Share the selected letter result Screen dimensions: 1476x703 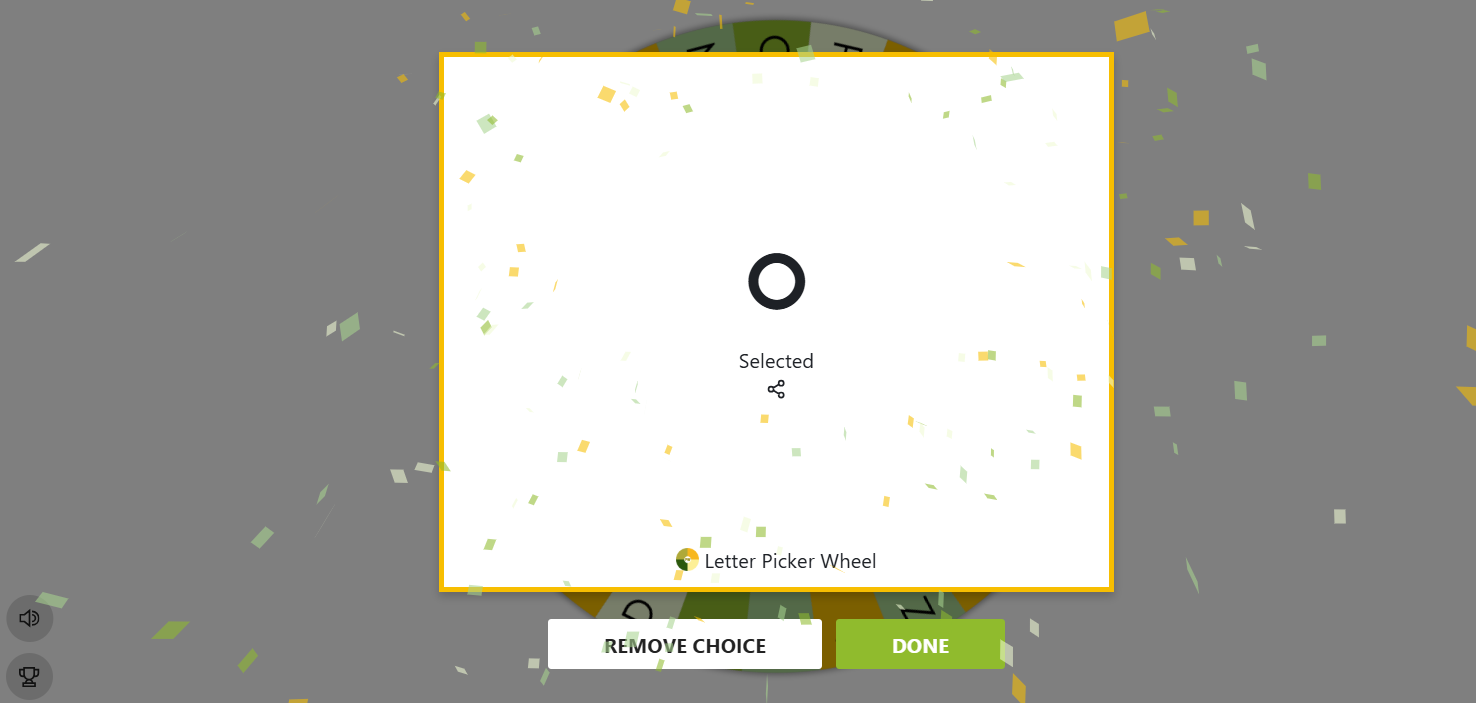click(x=776, y=390)
